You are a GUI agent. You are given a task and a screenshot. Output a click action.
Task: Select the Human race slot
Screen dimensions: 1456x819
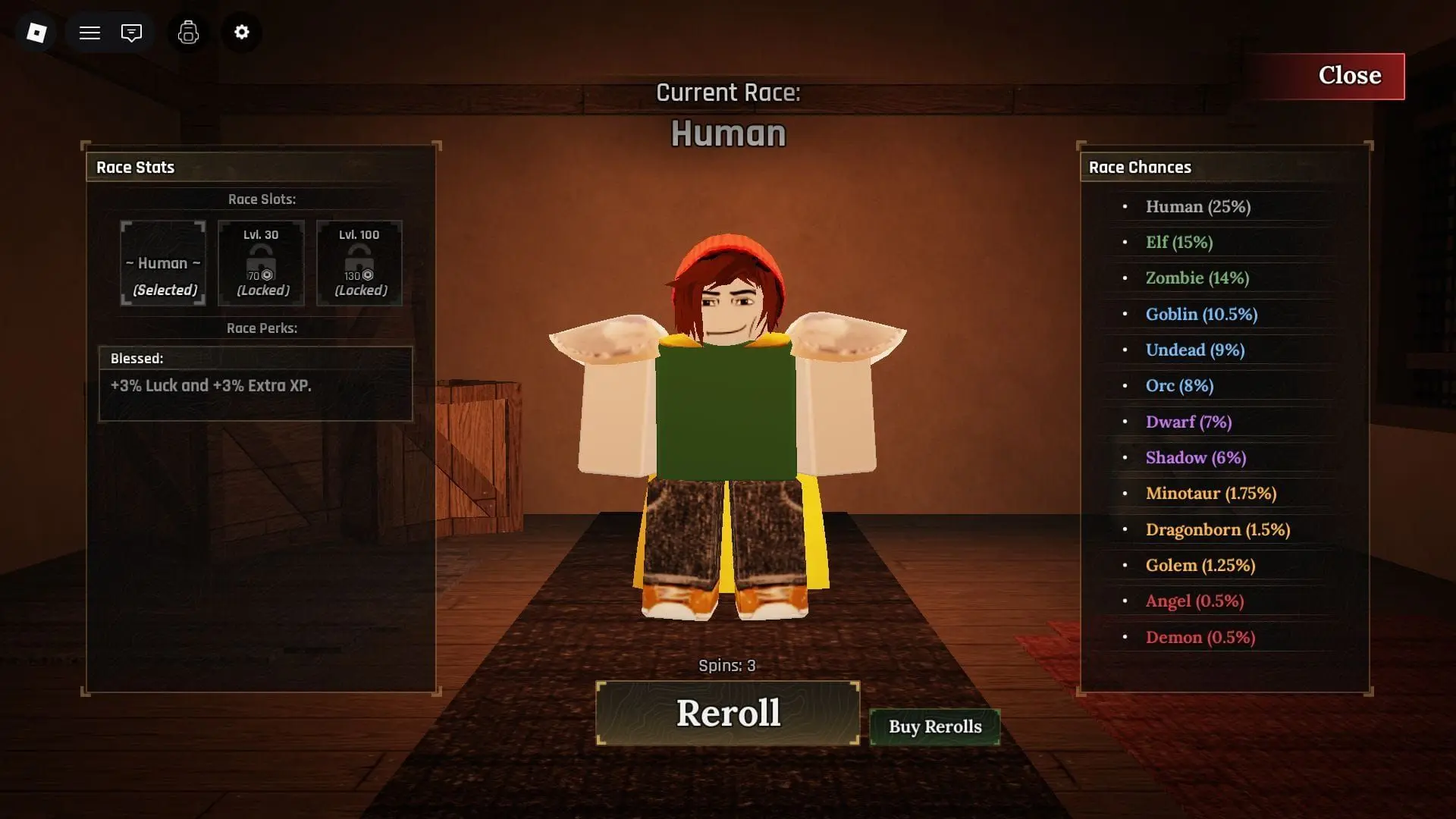point(162,263)
